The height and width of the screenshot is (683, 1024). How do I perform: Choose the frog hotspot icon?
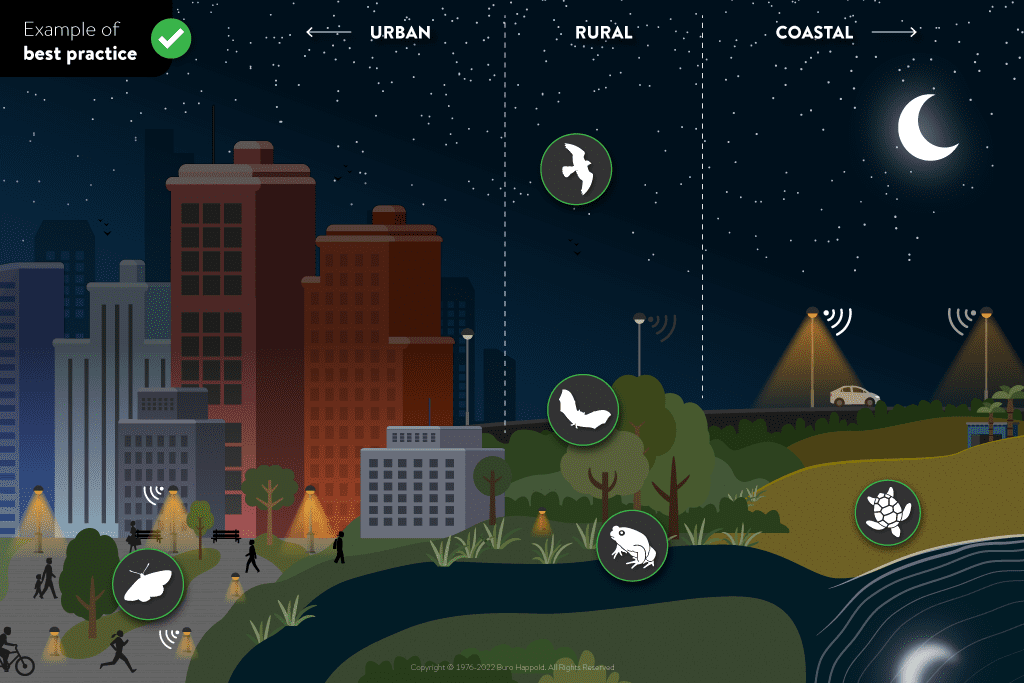point(632,546)
